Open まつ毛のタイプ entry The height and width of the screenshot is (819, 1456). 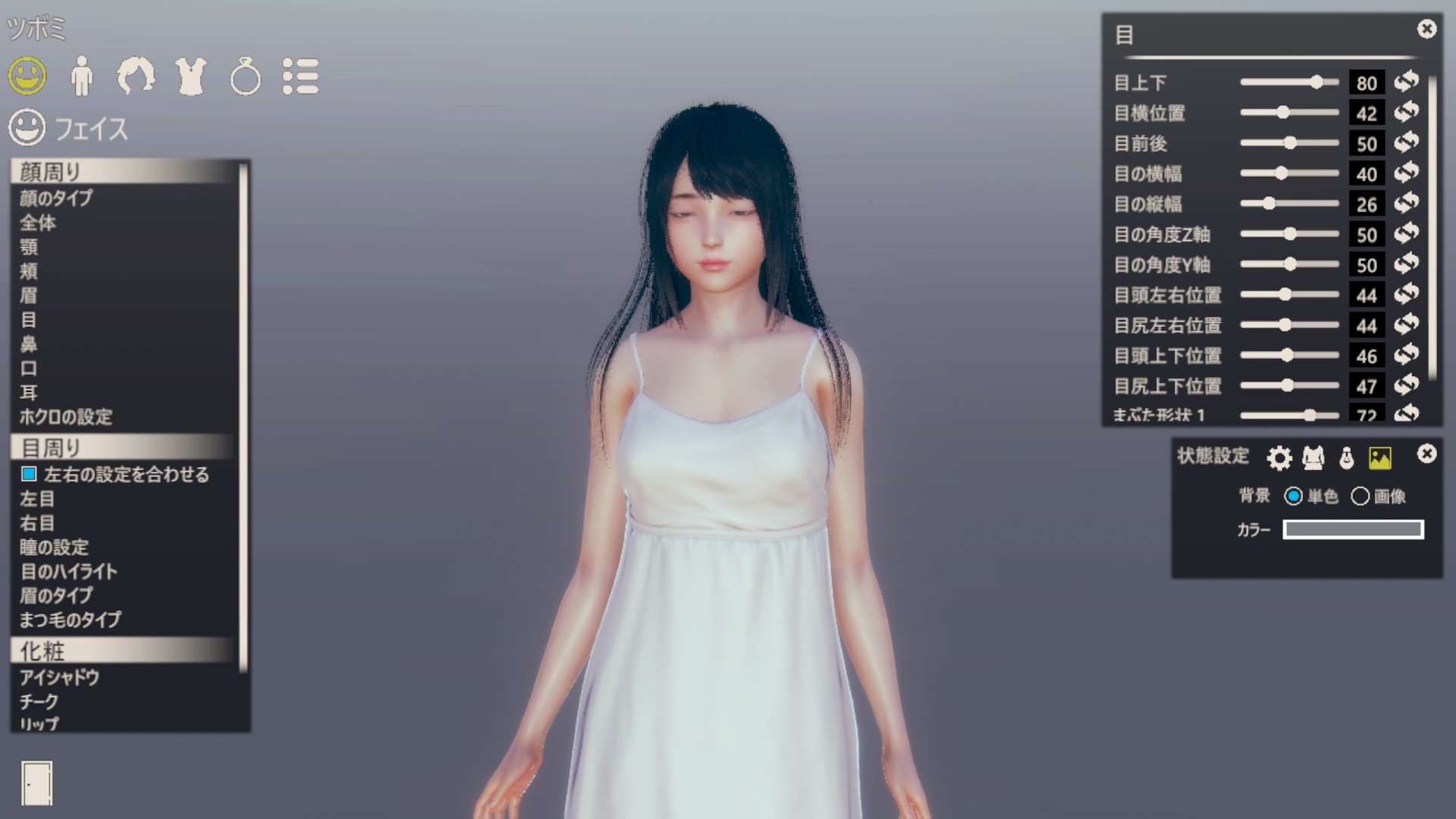(70, 620)
